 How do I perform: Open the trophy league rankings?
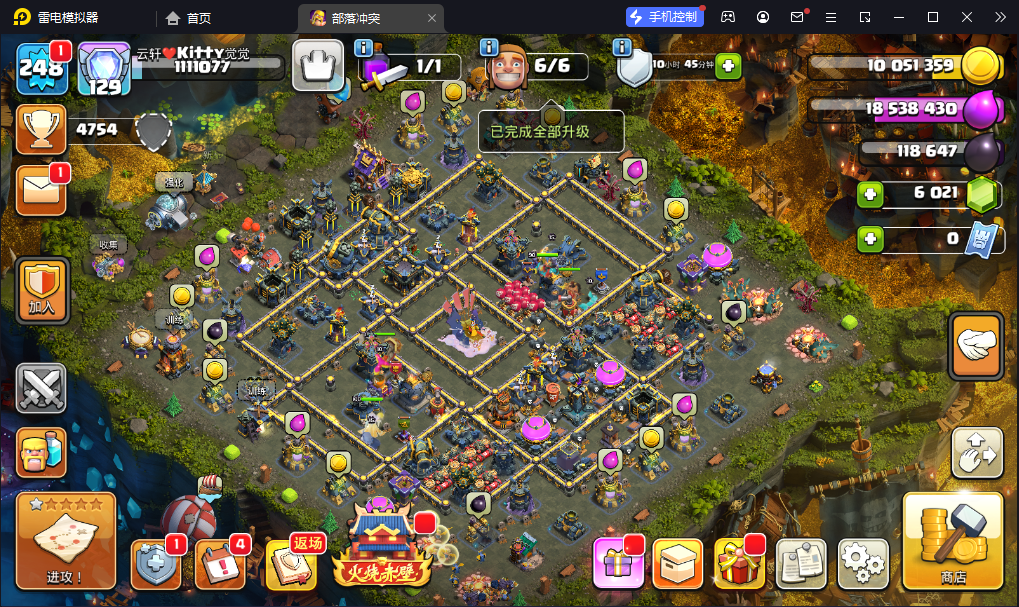click(41, 129)
